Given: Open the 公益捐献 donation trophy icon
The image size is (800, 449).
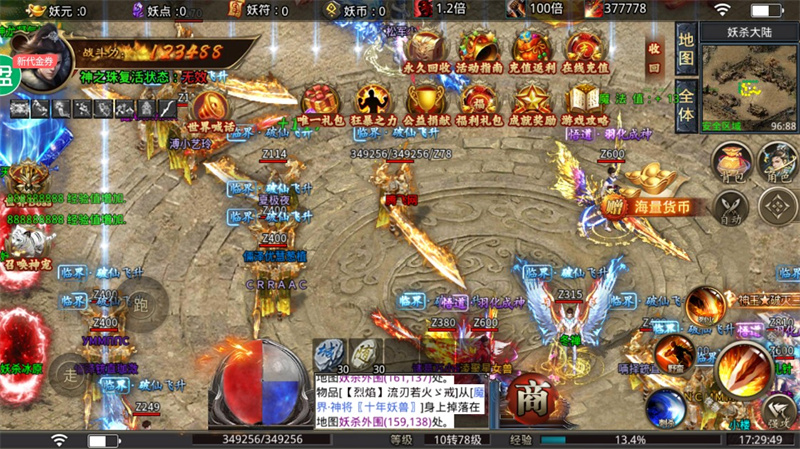Looking at the screenshot, I should (426, 102).
